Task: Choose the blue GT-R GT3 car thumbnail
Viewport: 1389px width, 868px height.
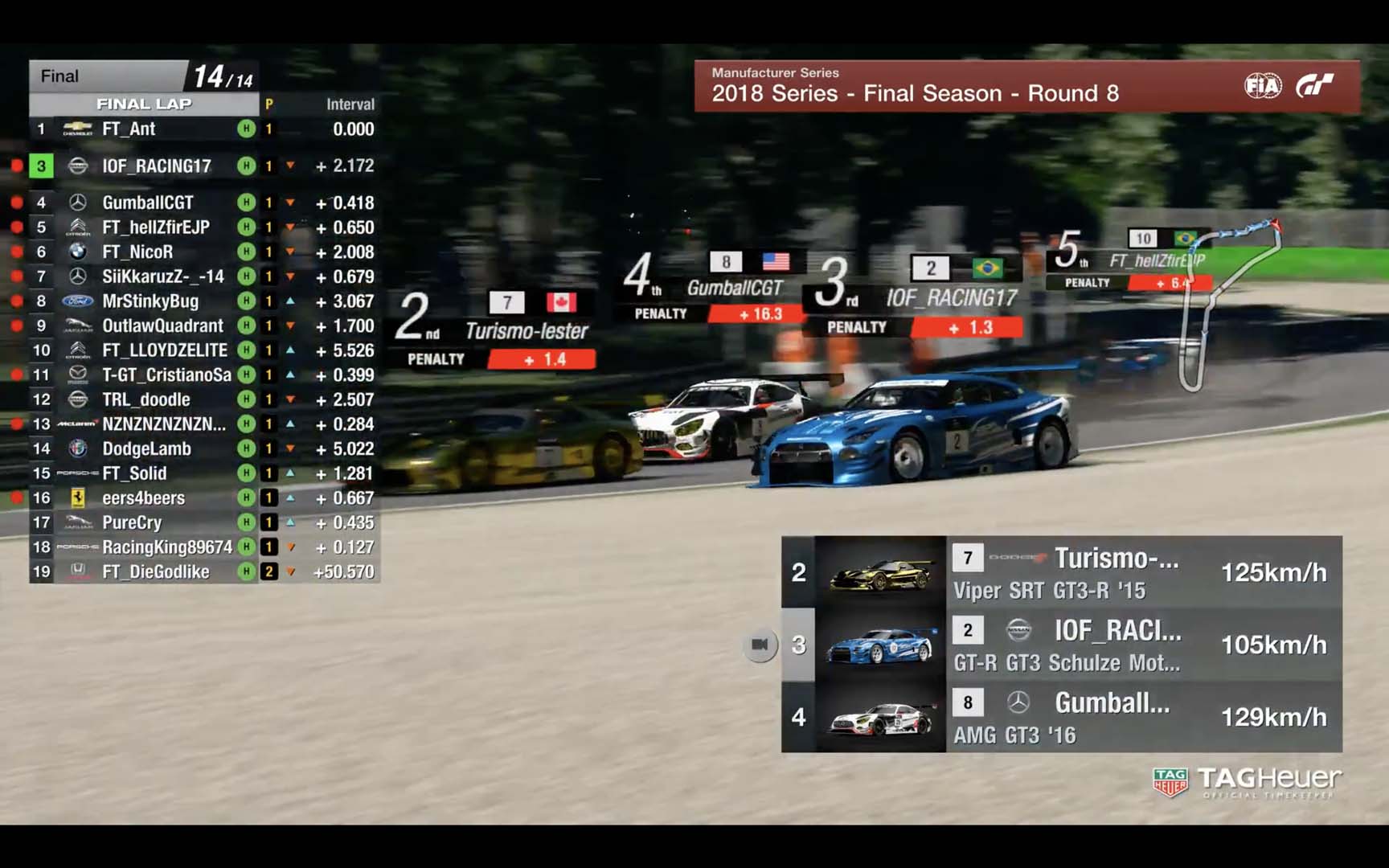Action: (x=881, y=645)
